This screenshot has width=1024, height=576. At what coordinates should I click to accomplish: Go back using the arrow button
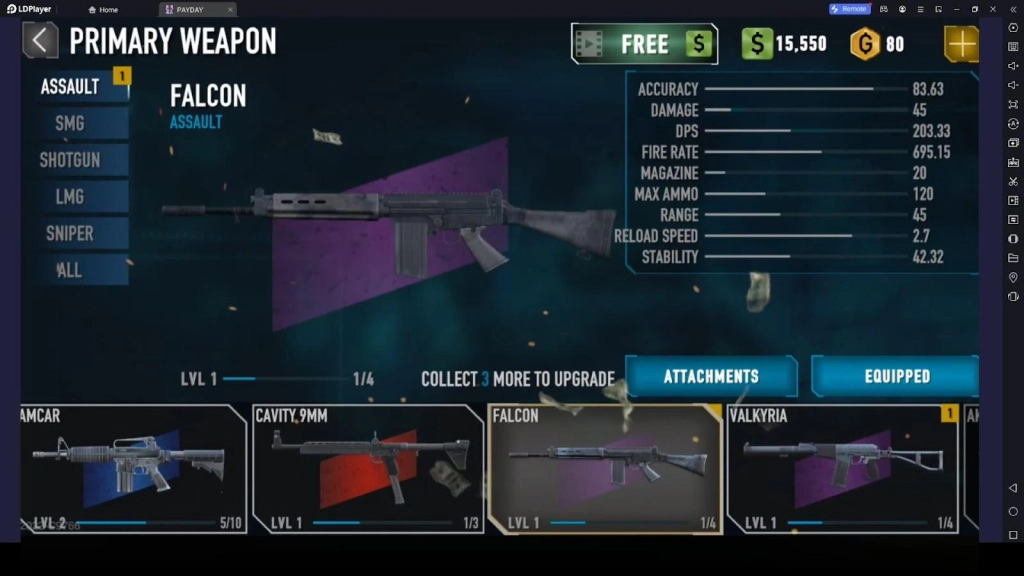(40, 41)
